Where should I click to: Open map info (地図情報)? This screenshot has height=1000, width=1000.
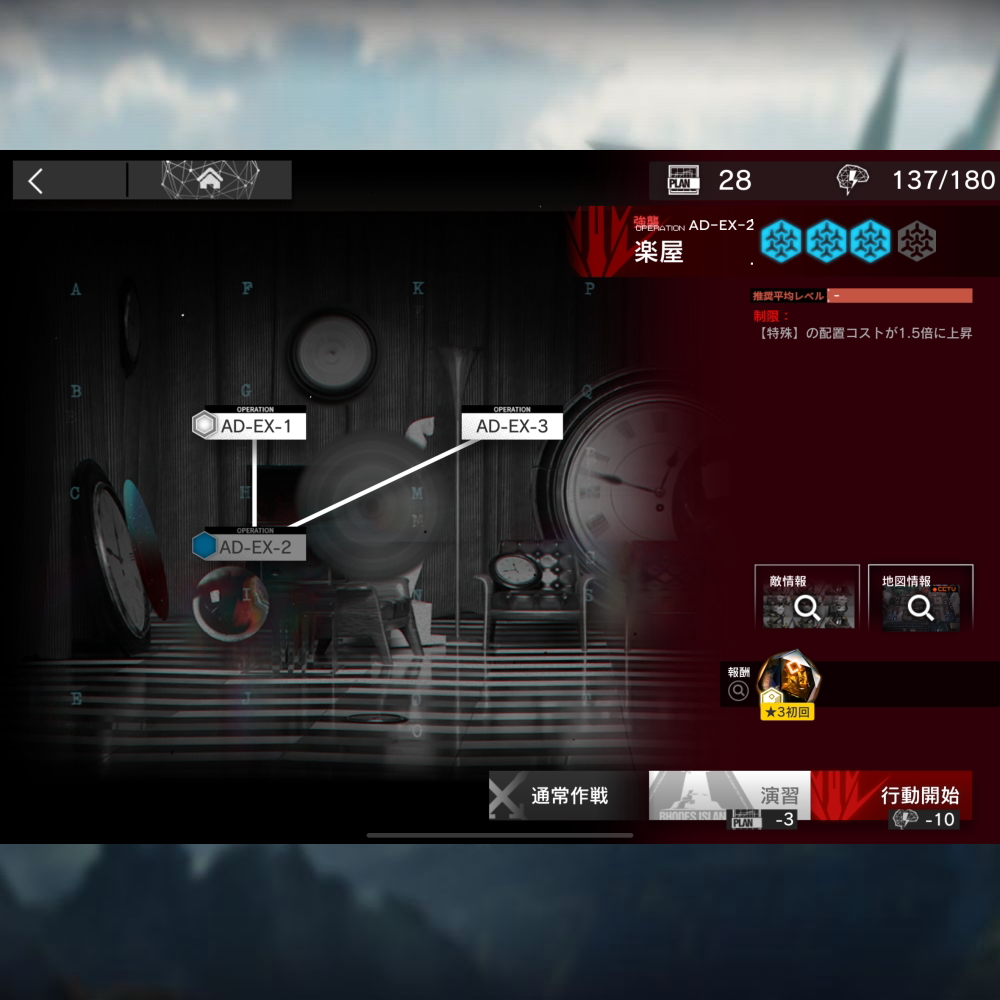(x=920, y=599)
